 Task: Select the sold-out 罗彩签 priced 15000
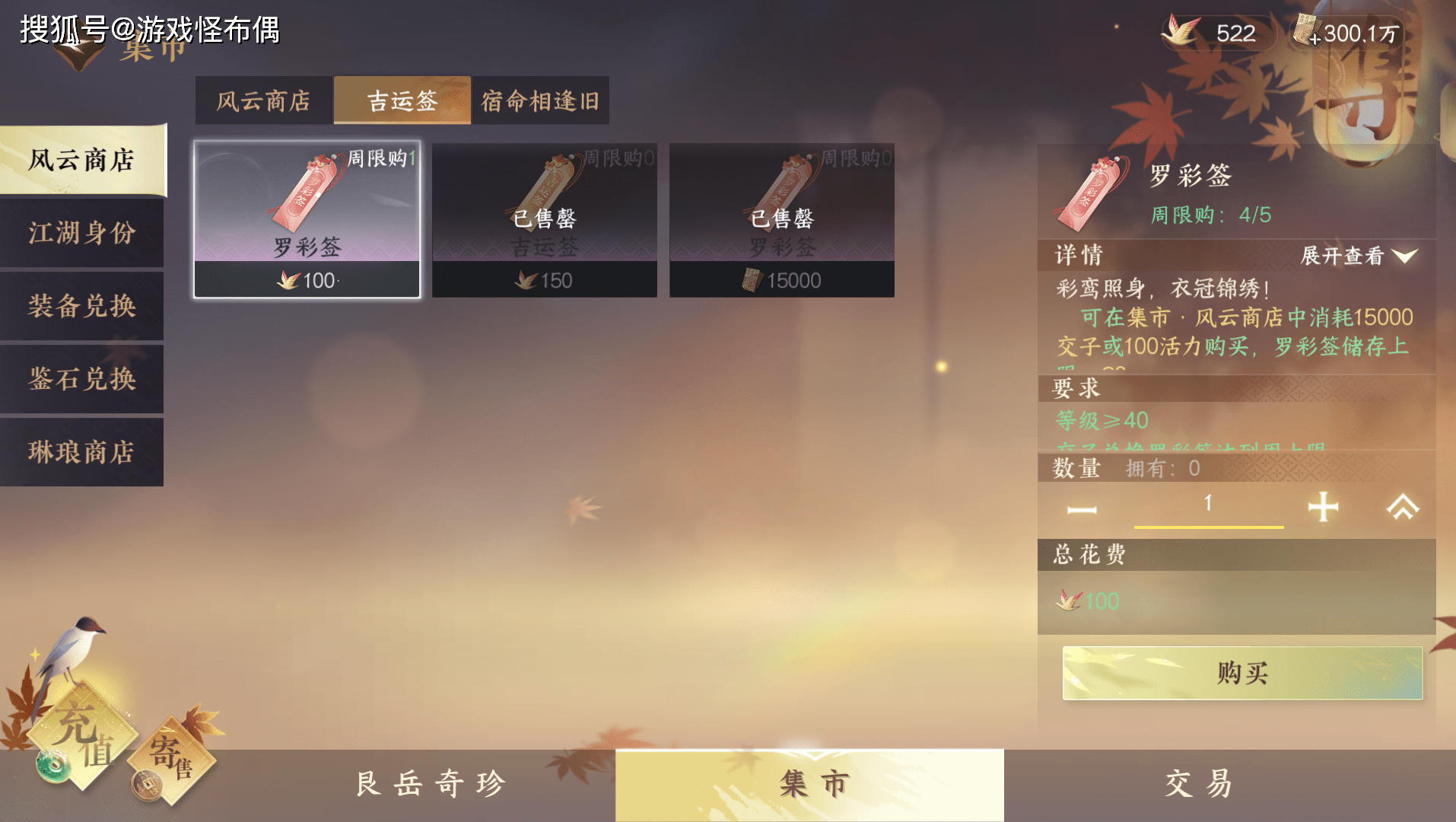pos(782,219)
